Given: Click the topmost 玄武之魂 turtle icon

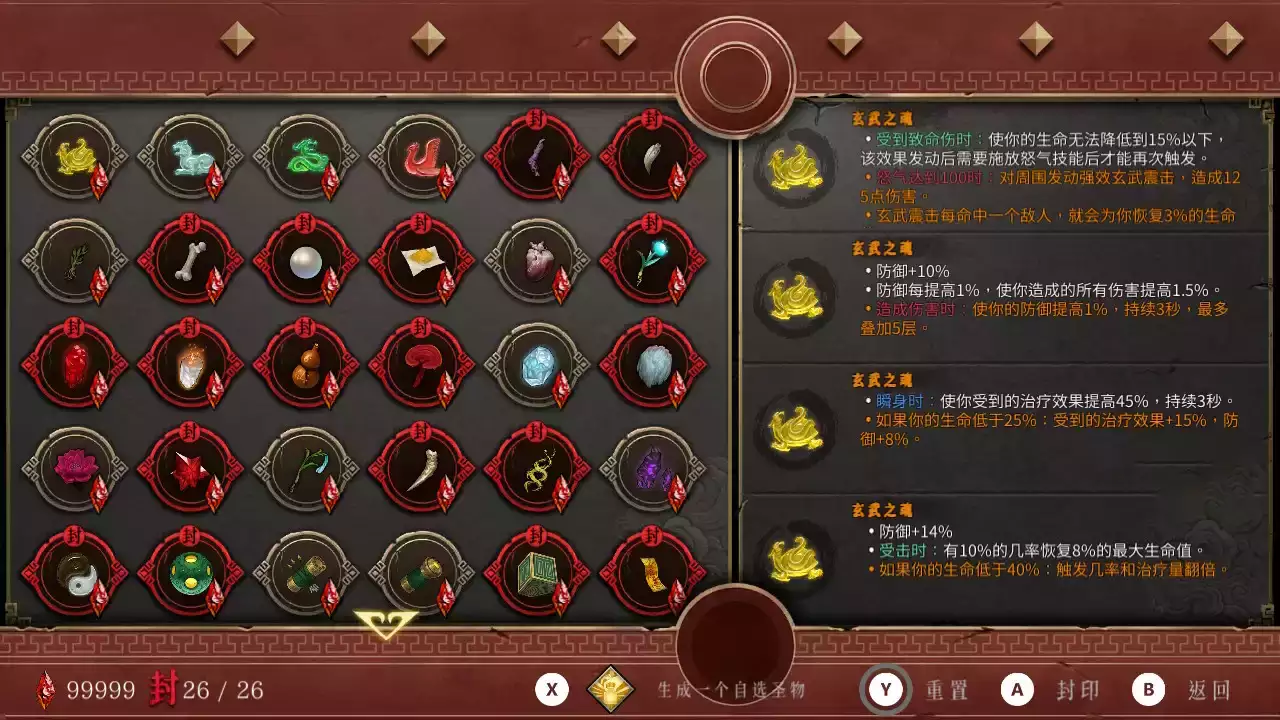Looking at the screenshot, I should click(x=795, y=168).
